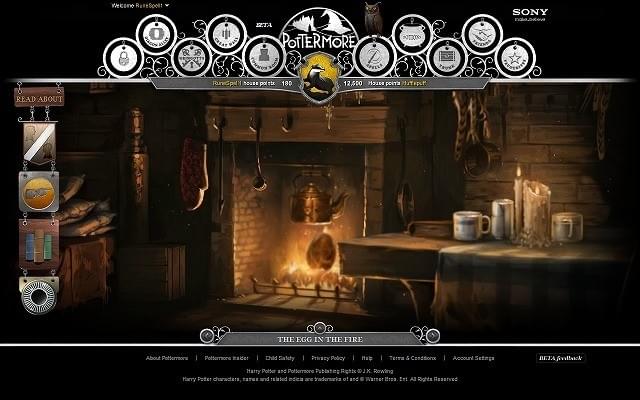
Task: Open the Spells medallion
Action: 374,57
